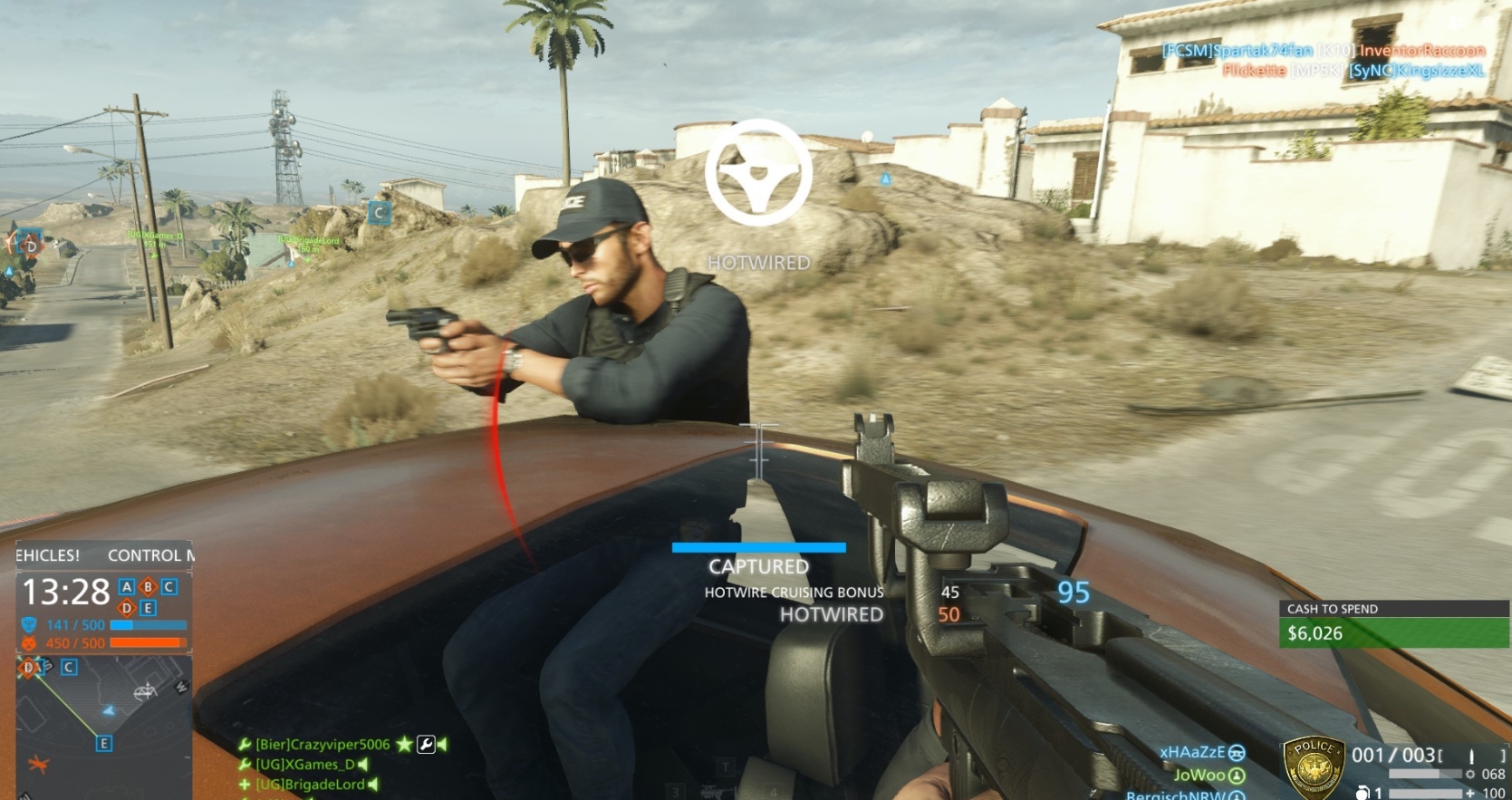1512x800 pixels.
Task: Expand the CAPTURED notification banner
Action: [x=758, y=566]
